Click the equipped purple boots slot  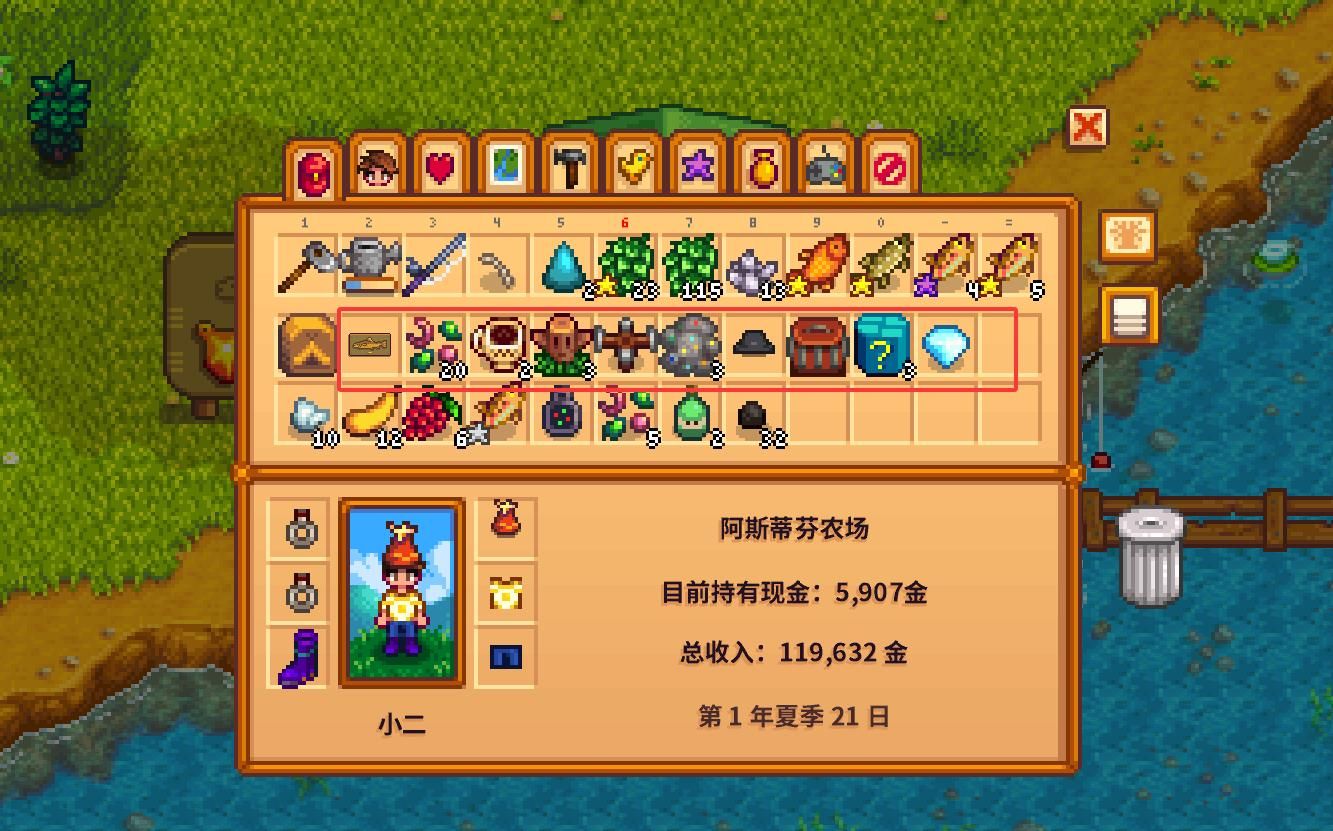coord(303,652)
